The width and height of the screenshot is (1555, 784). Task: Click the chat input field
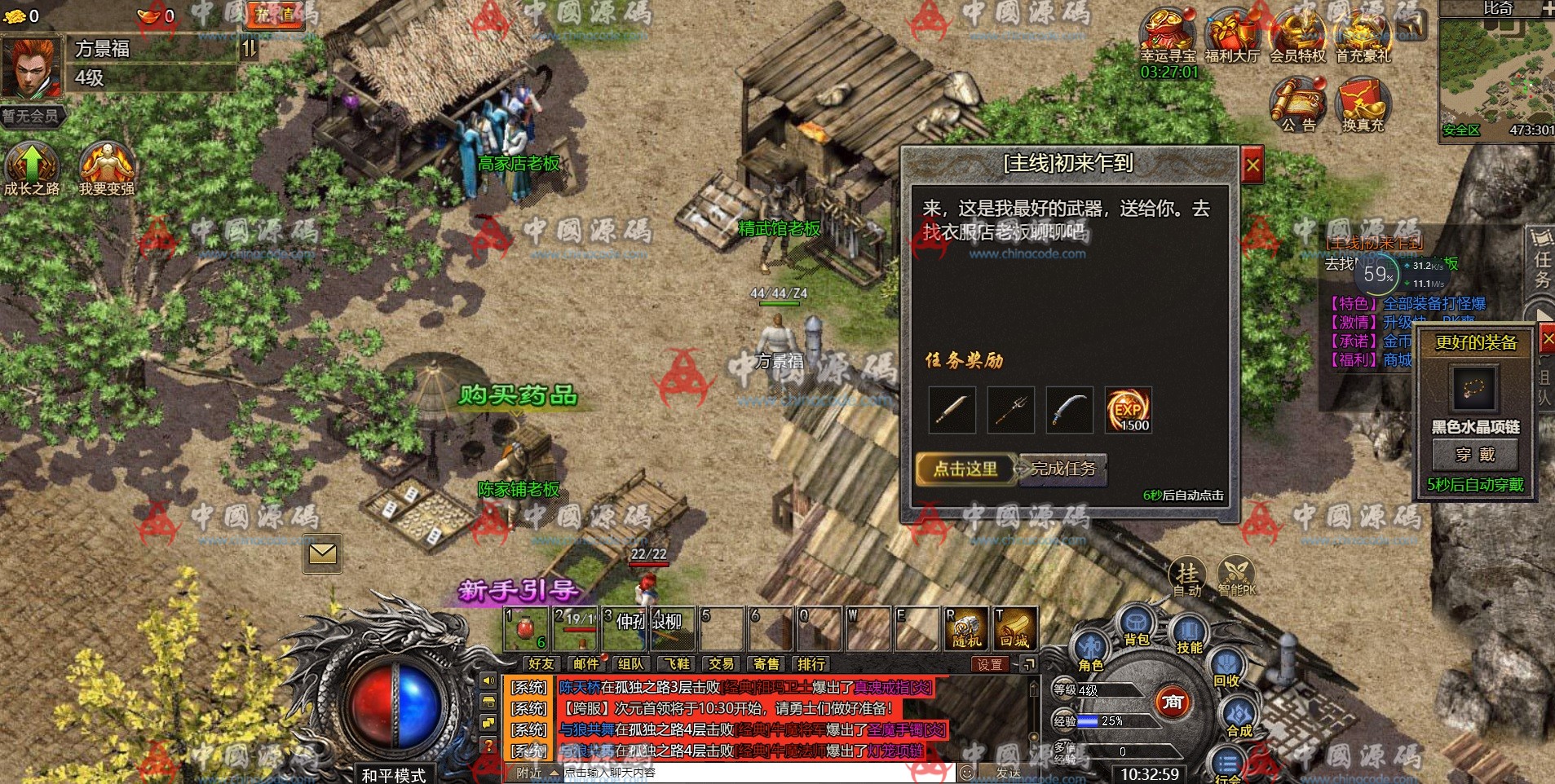tap(758, 773)
